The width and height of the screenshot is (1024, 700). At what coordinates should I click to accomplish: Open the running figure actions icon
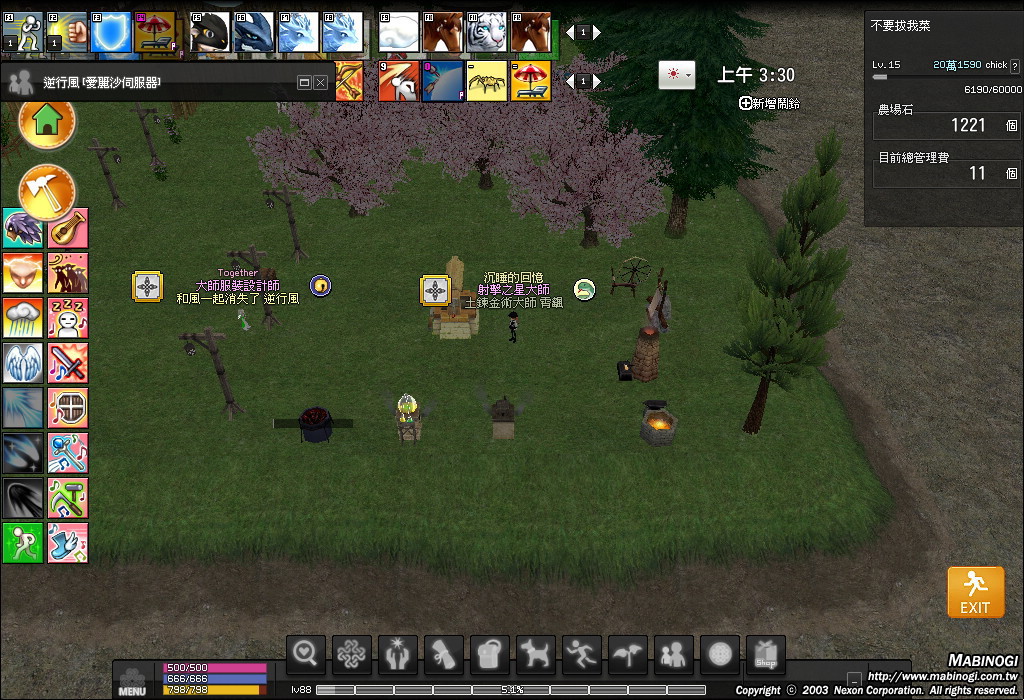coord(582,655)
